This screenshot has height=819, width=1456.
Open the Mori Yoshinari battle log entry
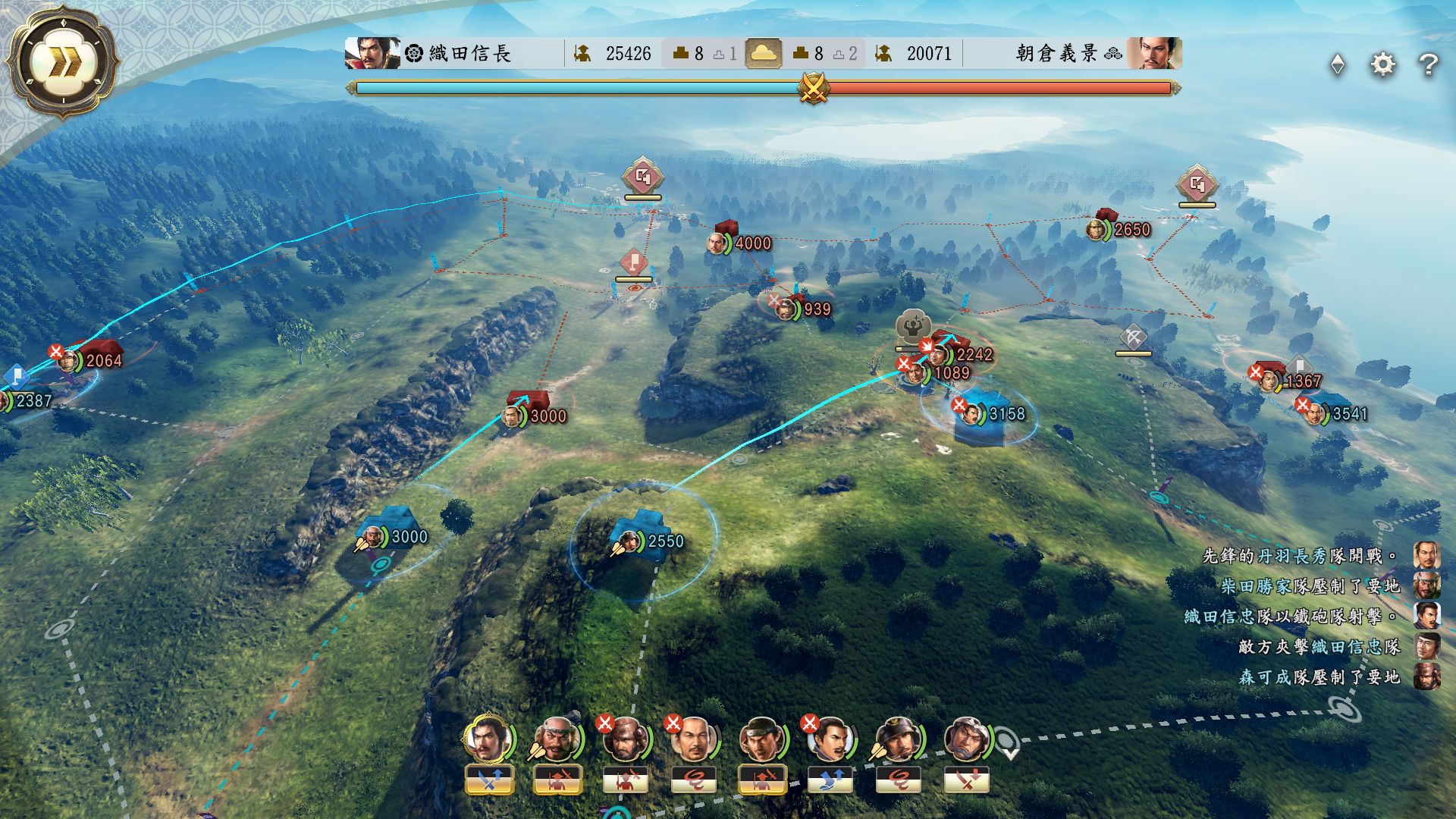click(1319, 677)
